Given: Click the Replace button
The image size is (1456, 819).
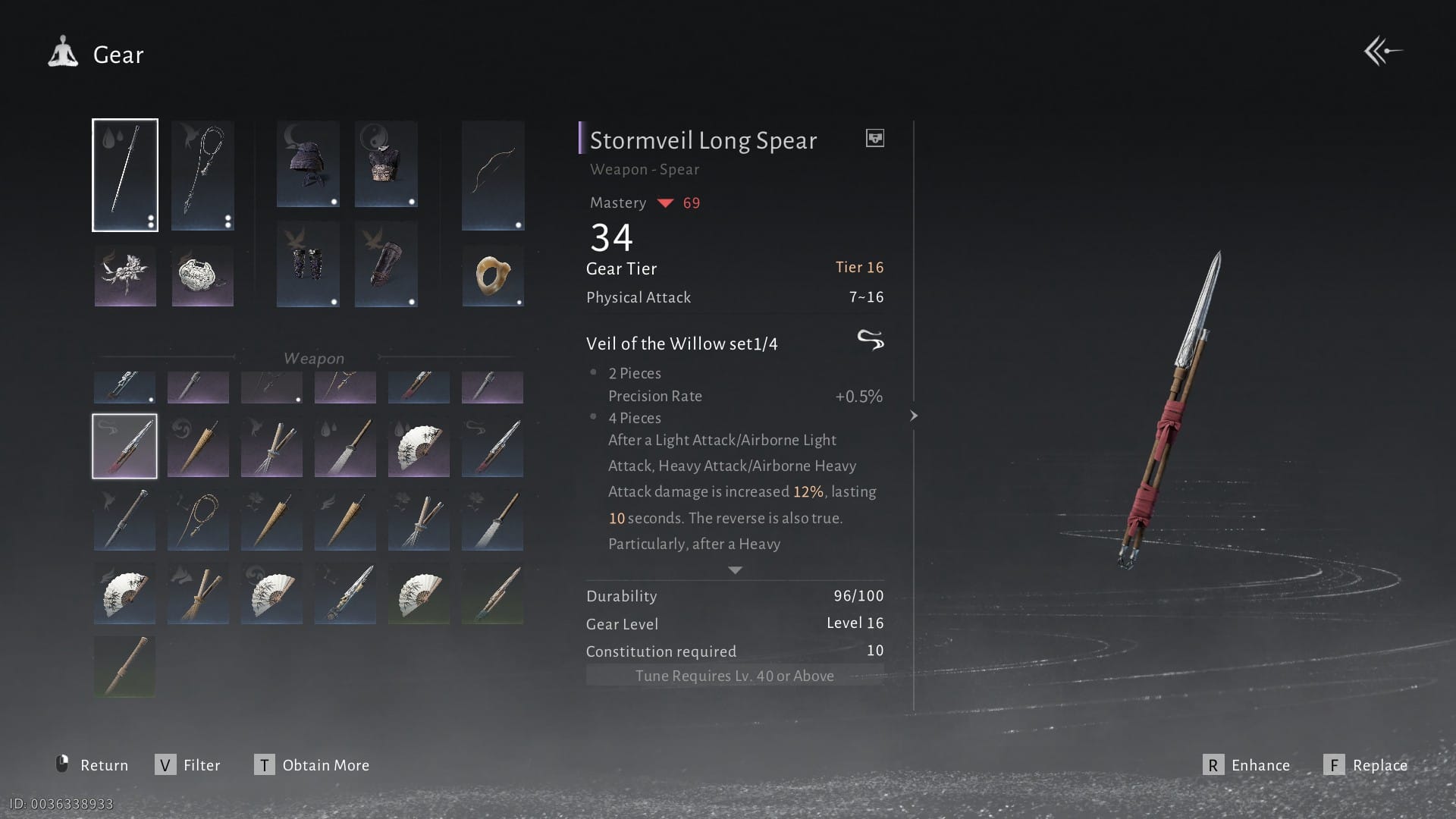Looking at the screenshot, I should (1366, 765).
